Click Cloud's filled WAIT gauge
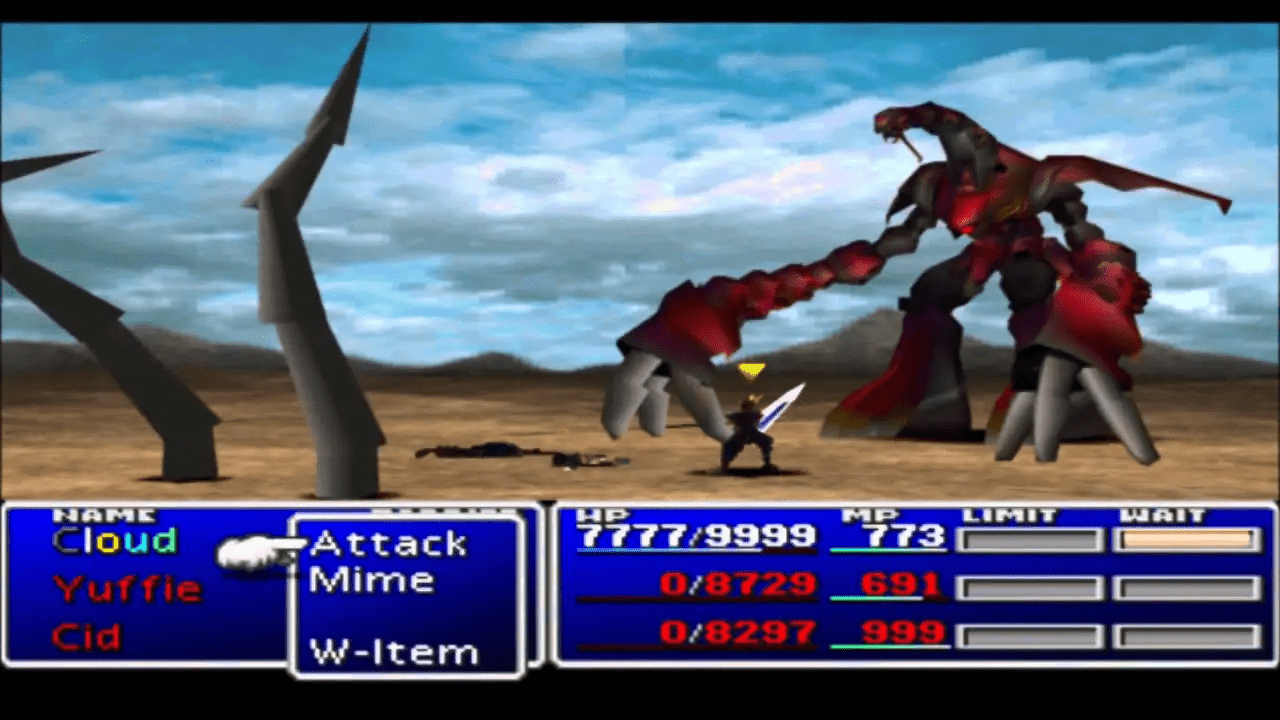 [1186, 540]
